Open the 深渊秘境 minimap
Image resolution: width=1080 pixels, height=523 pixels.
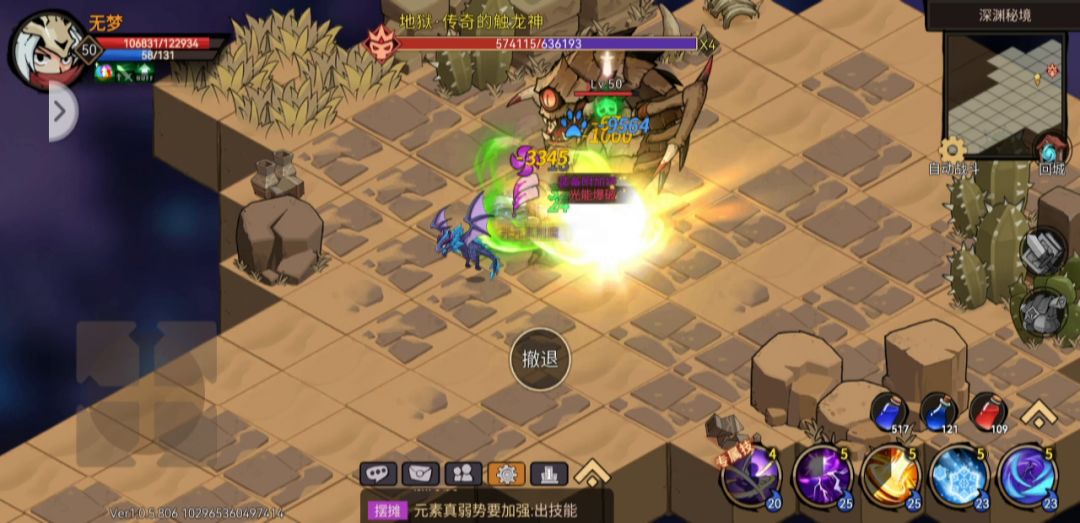[1004, 95]
